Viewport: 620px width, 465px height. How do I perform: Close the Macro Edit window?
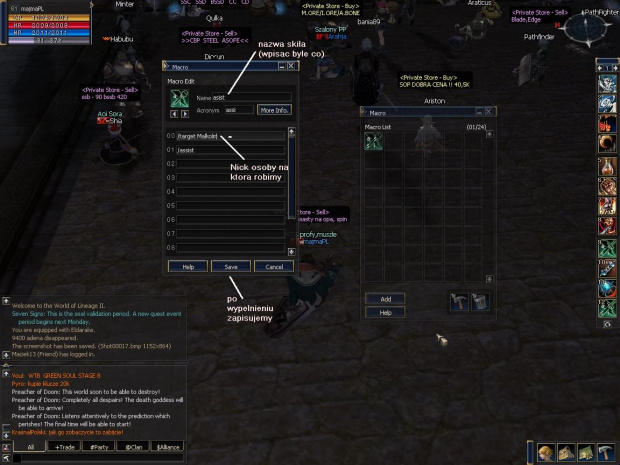(292, 67)
